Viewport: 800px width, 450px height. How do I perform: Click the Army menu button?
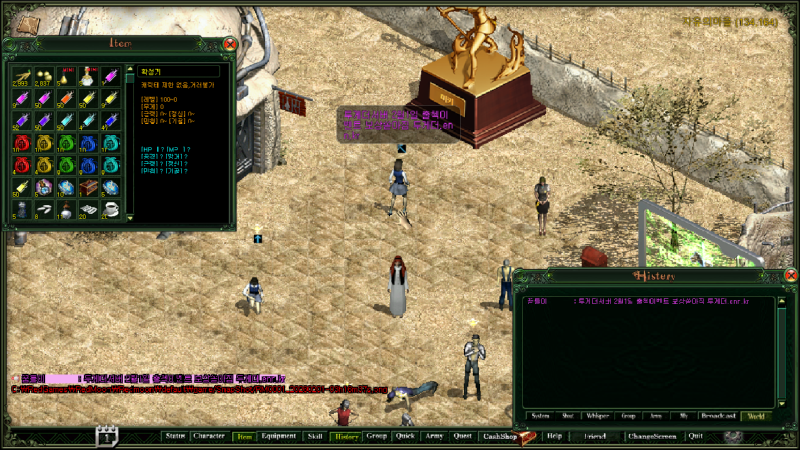click(433, 436)
